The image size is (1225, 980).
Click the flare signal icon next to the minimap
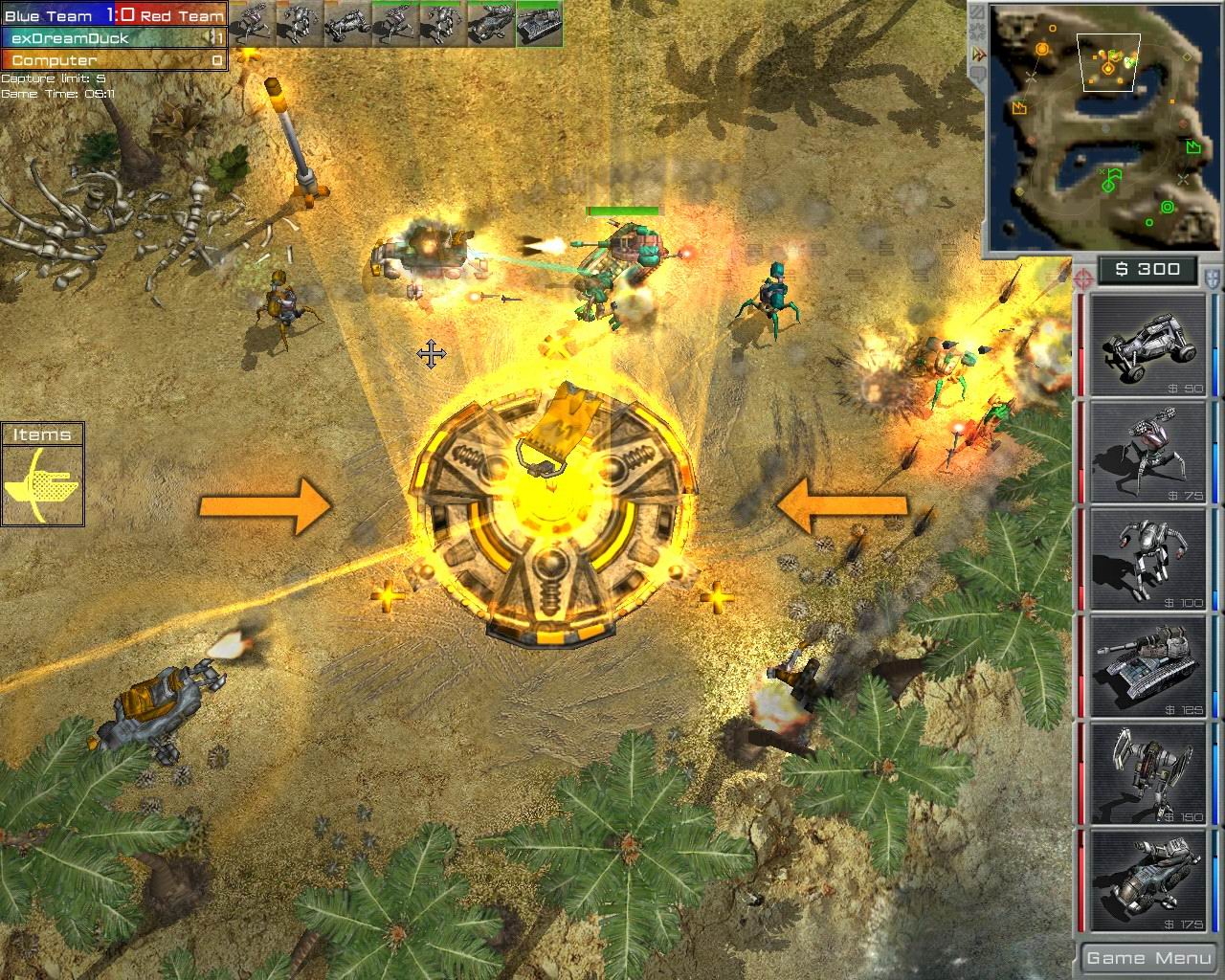[x=975, y=32]
